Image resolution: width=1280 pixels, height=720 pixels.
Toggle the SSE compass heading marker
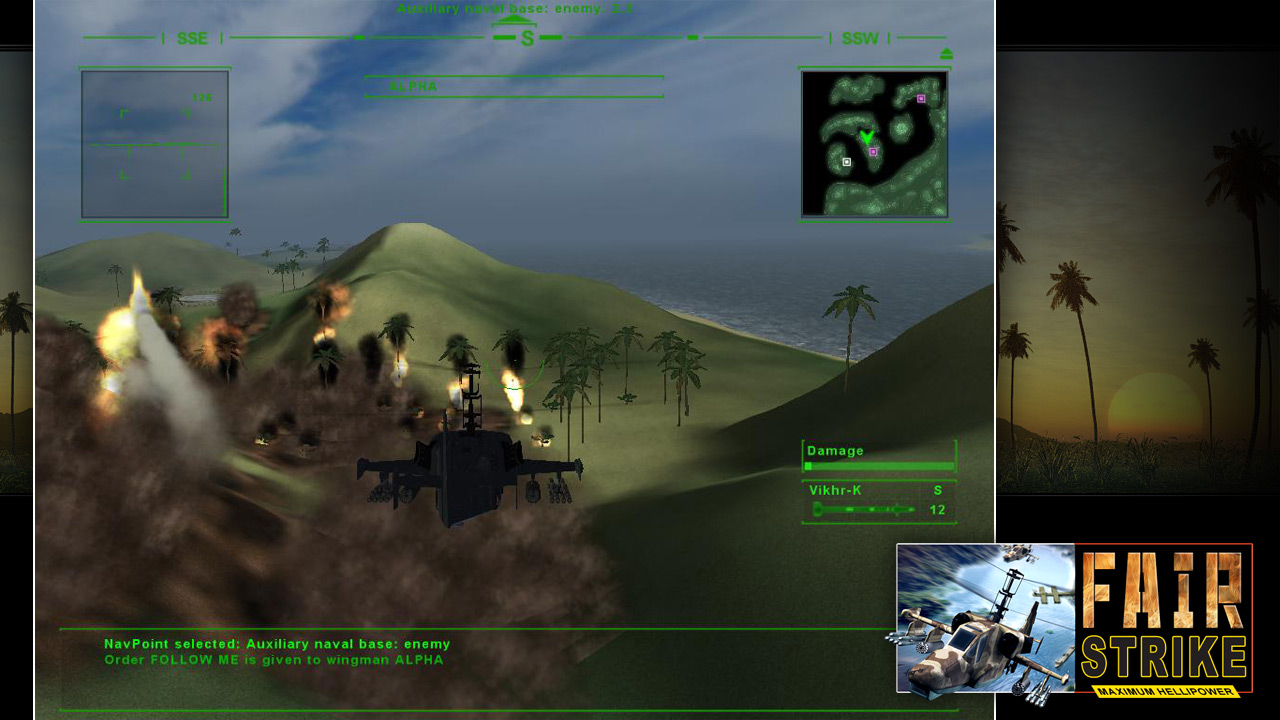point(190,39)
